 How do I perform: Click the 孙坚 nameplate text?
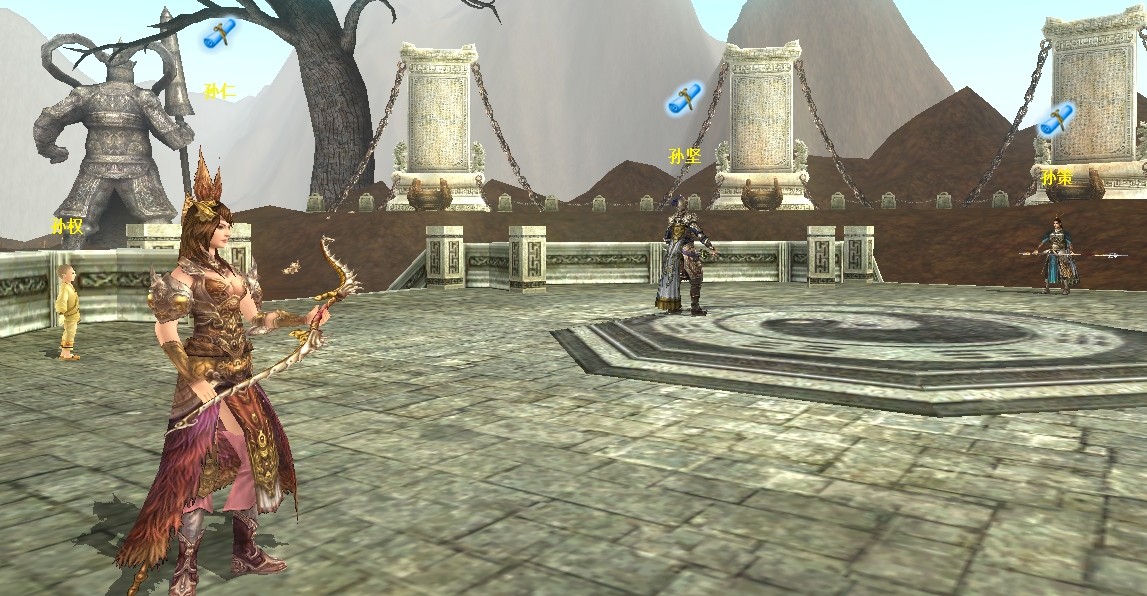(x=685, y=156)
